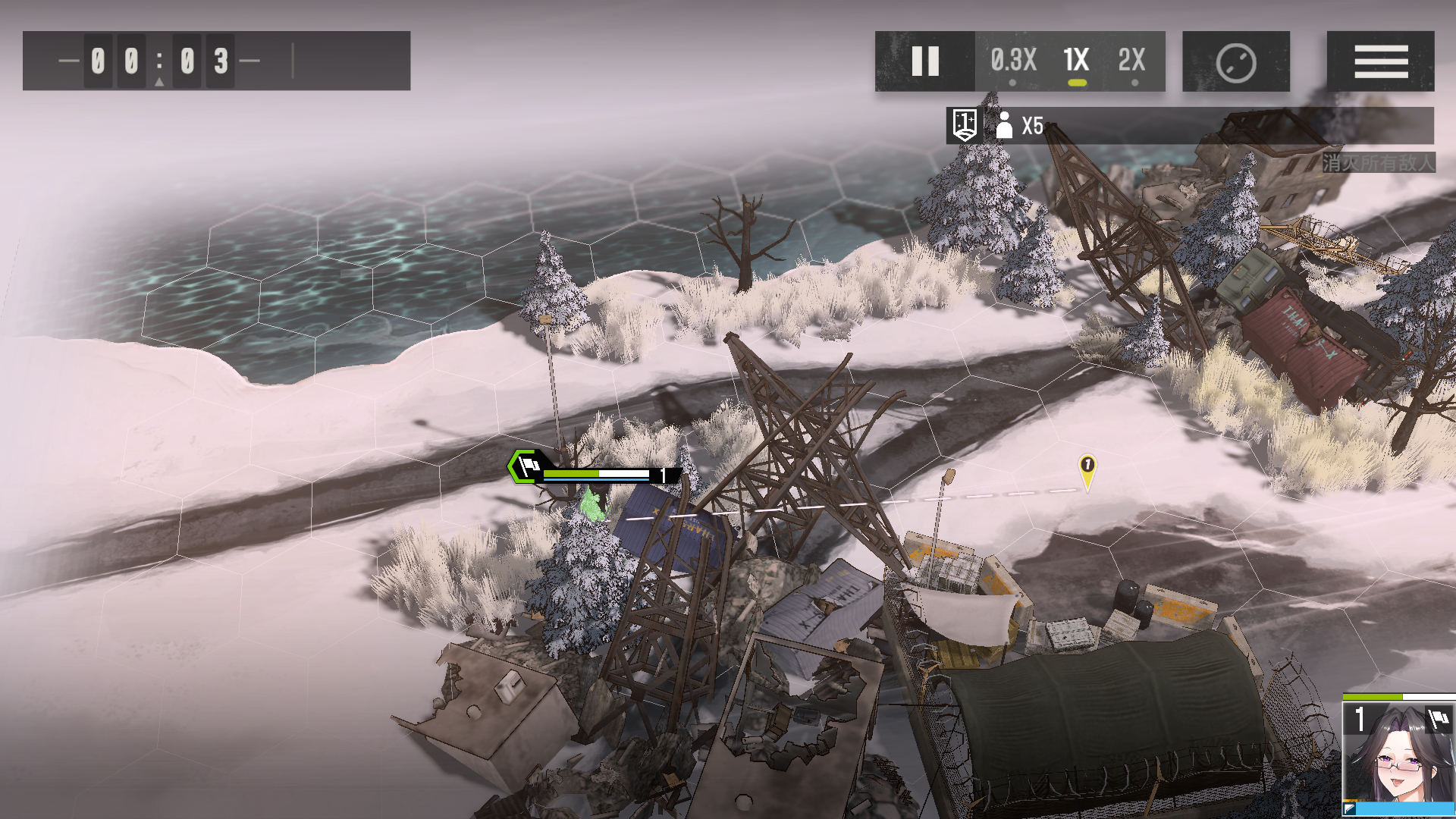Click the circular camera view button
The image size is (1456, 819).
(1235, 62)
